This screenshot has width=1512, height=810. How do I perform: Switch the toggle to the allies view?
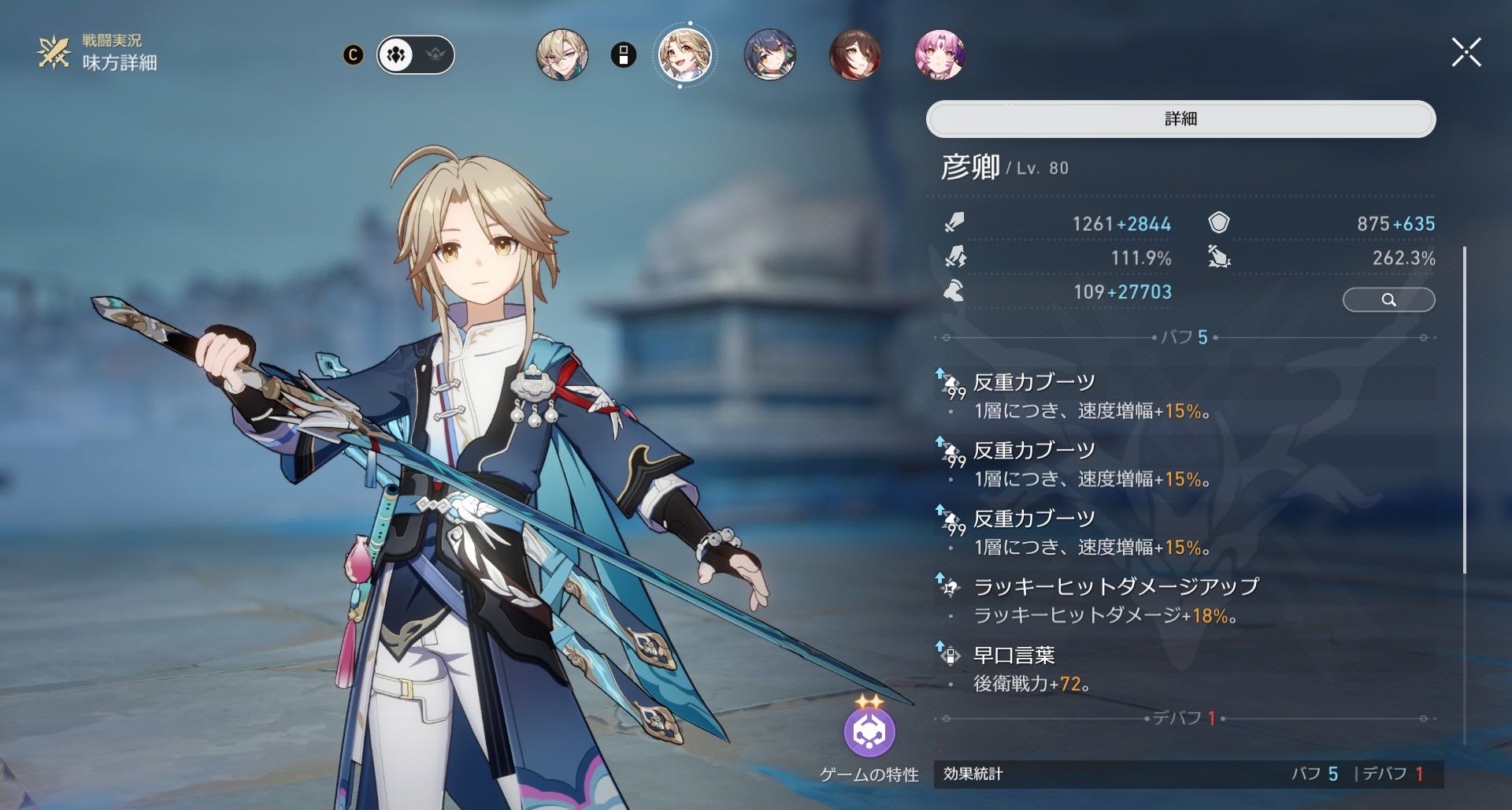click(396, 55)
